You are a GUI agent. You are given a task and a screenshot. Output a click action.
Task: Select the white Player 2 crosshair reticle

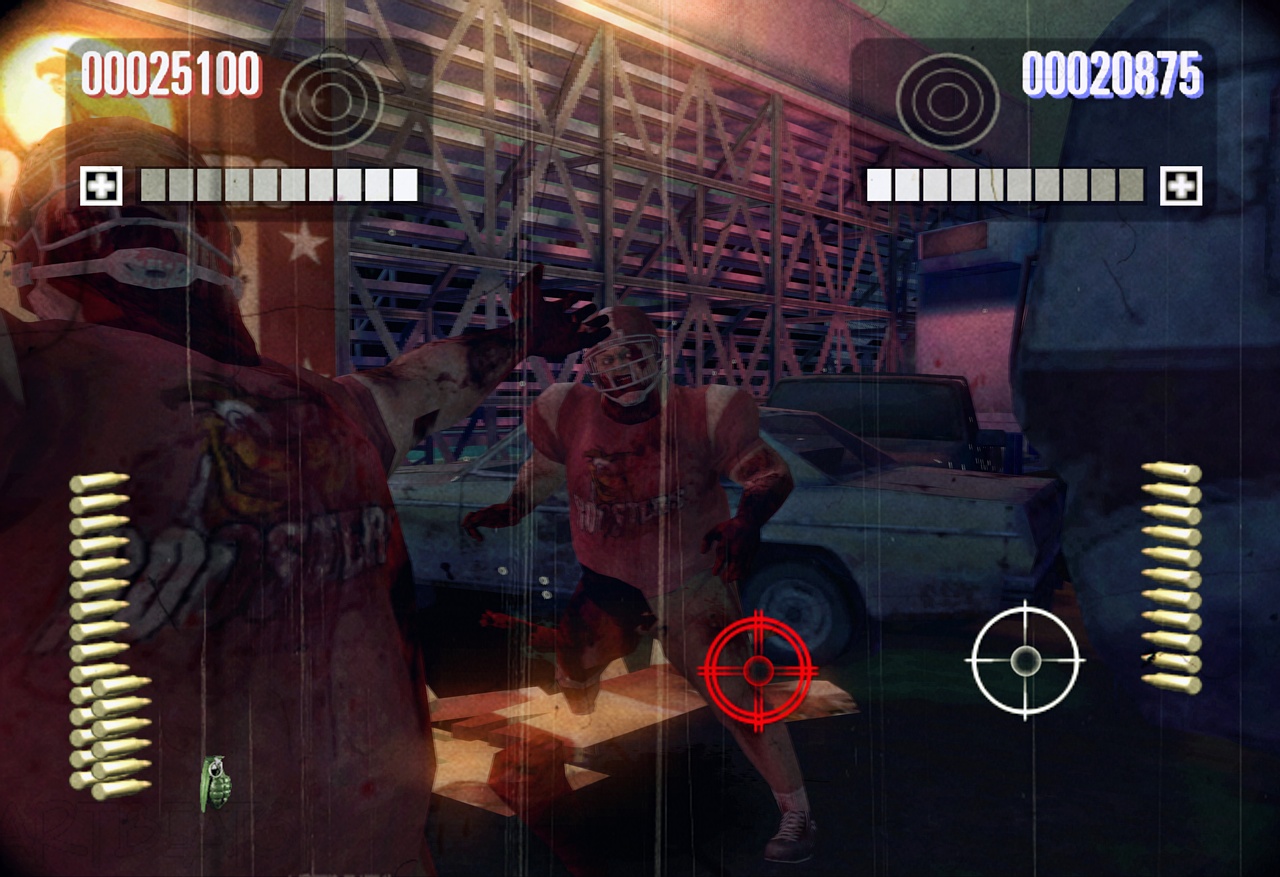click(x=1024, y=661)
